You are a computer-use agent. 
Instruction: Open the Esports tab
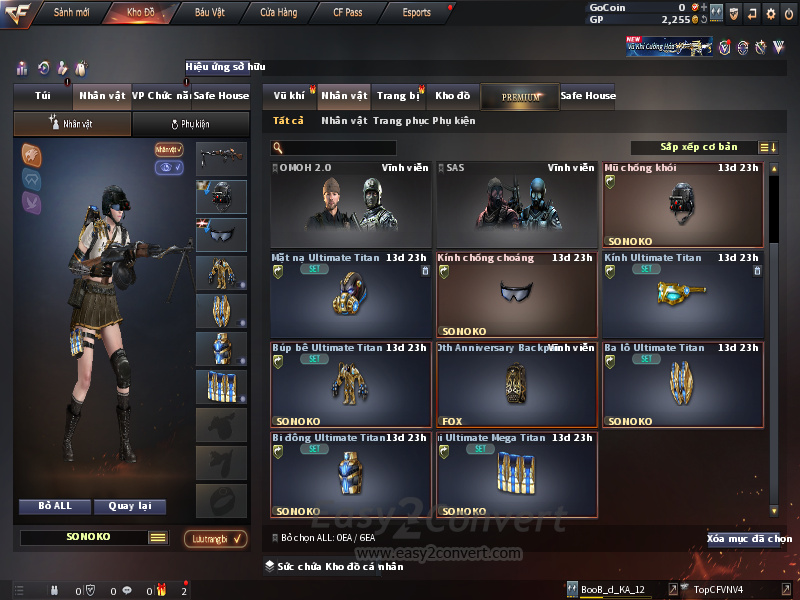coord(416,13)
